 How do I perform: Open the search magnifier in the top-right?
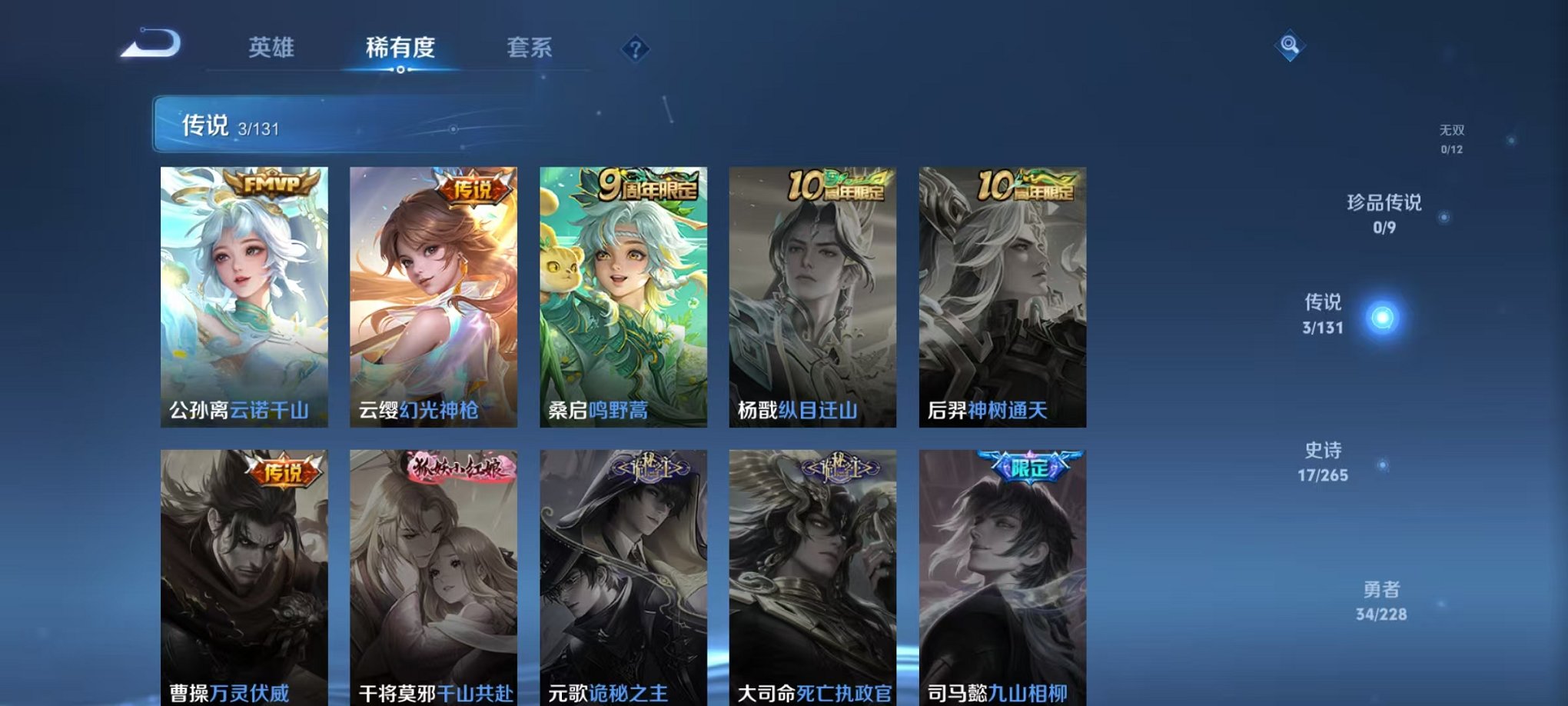1288,46
